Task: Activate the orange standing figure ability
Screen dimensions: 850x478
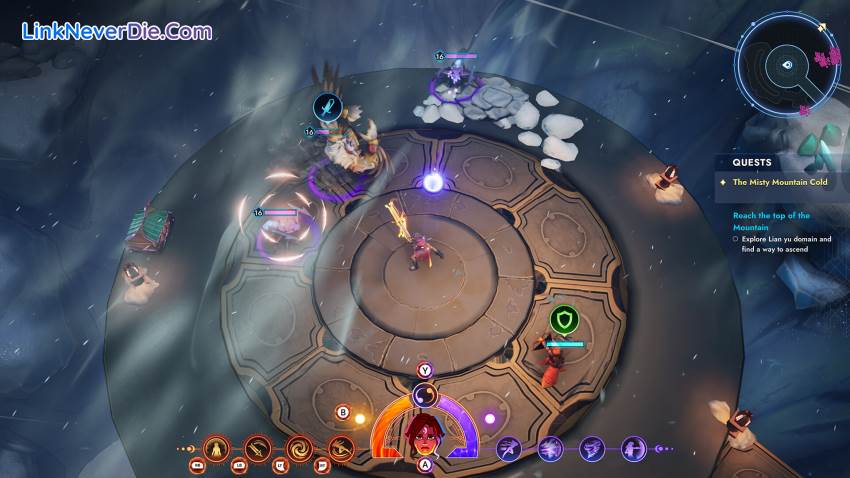Action: [217, 447]
